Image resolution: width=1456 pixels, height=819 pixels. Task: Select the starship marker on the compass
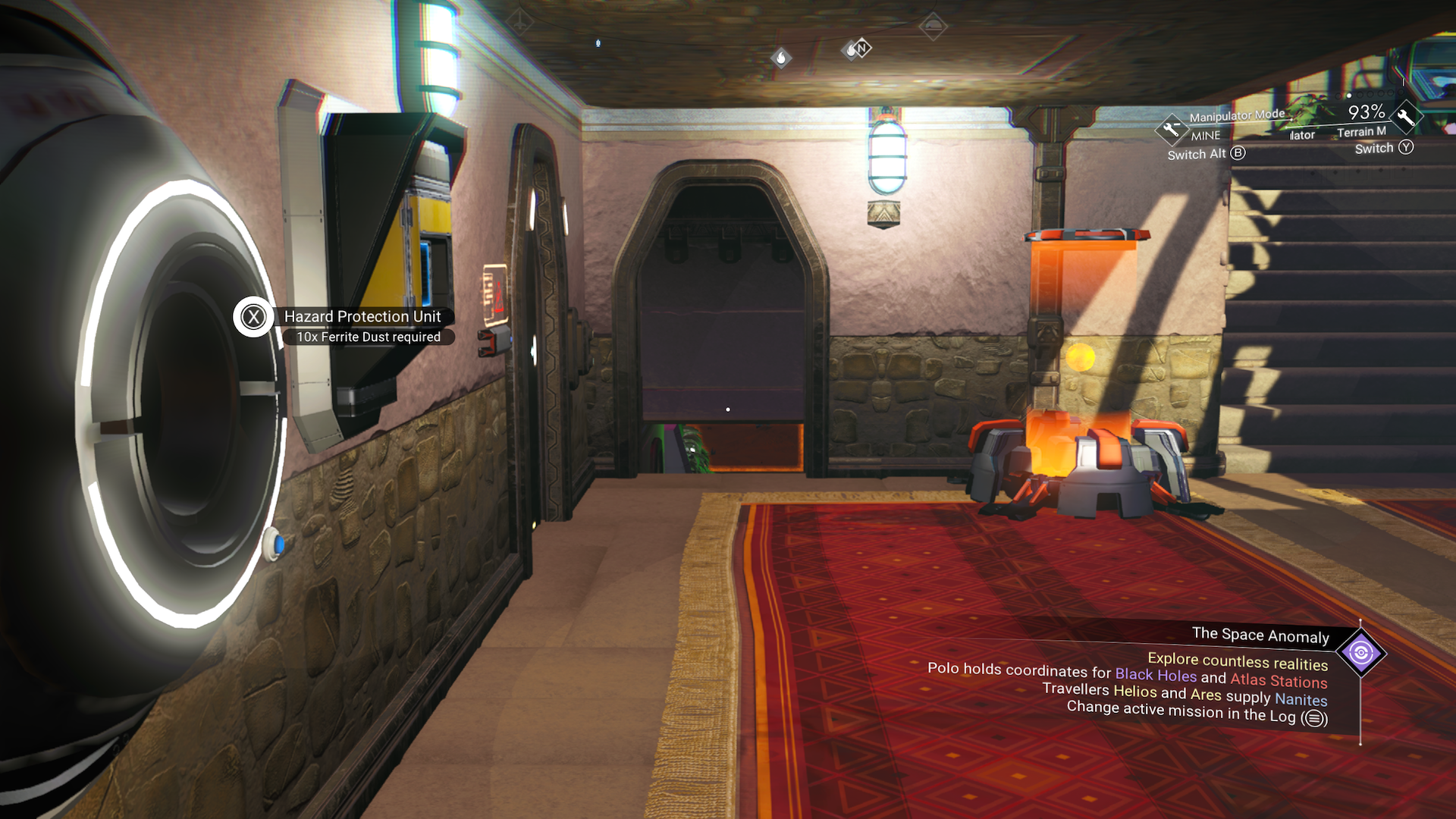[519, 22]
